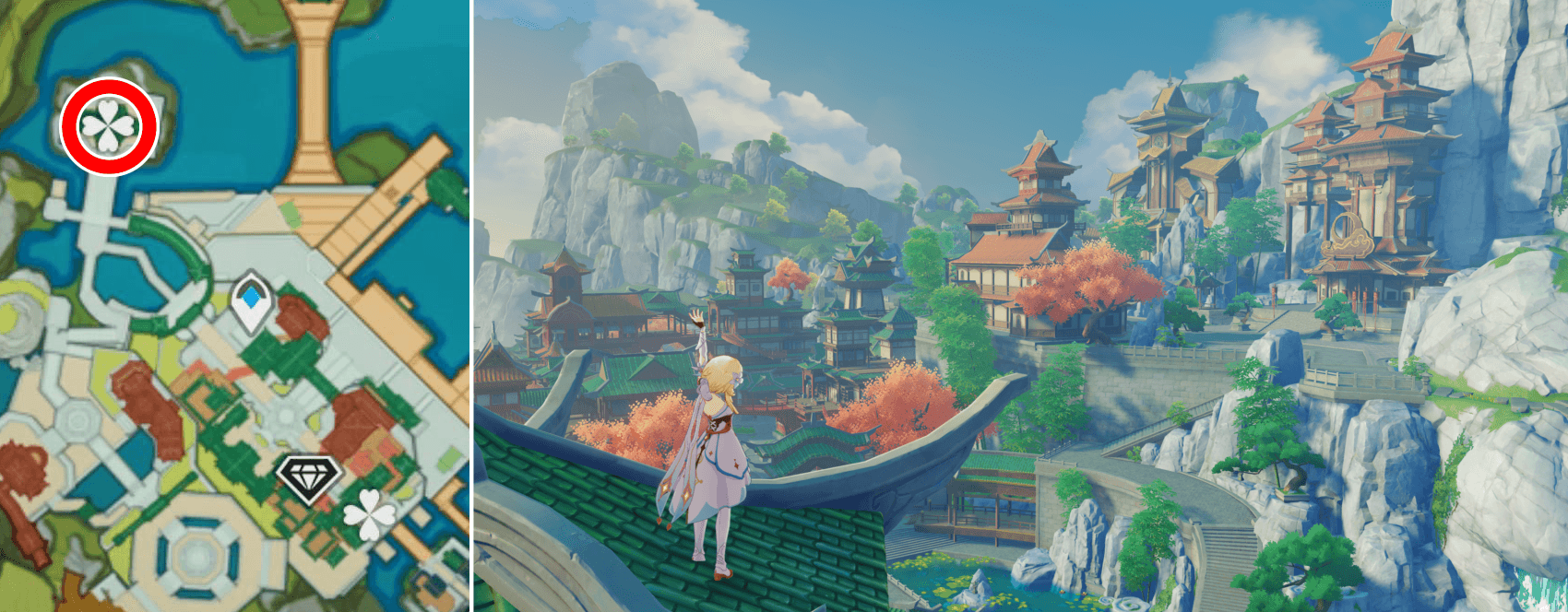This screenshot has width=1568, height=612.
Task: Select the clover marker circled in red
Action: point(109,126)
